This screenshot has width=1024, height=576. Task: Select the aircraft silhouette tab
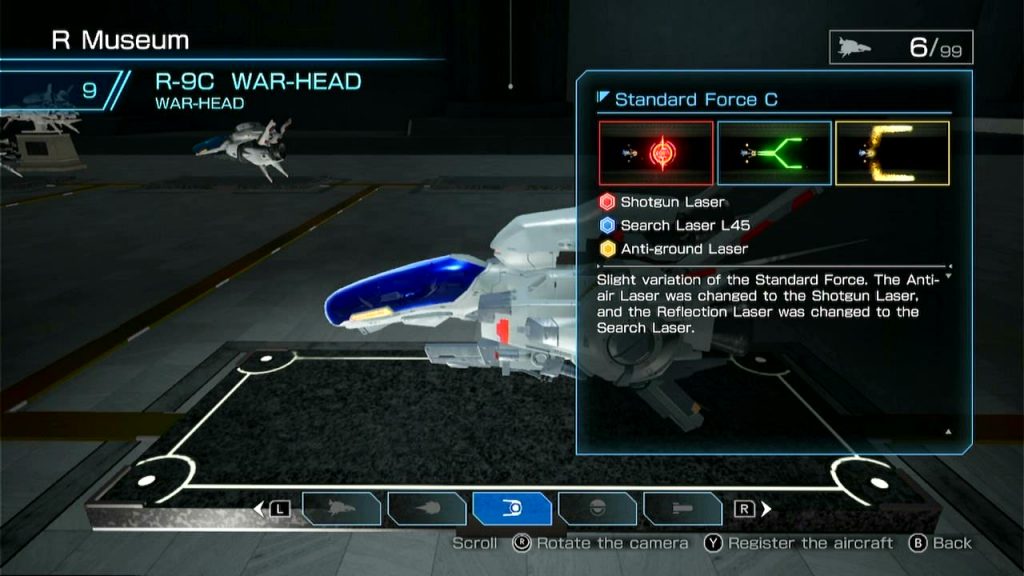[341, 508]
